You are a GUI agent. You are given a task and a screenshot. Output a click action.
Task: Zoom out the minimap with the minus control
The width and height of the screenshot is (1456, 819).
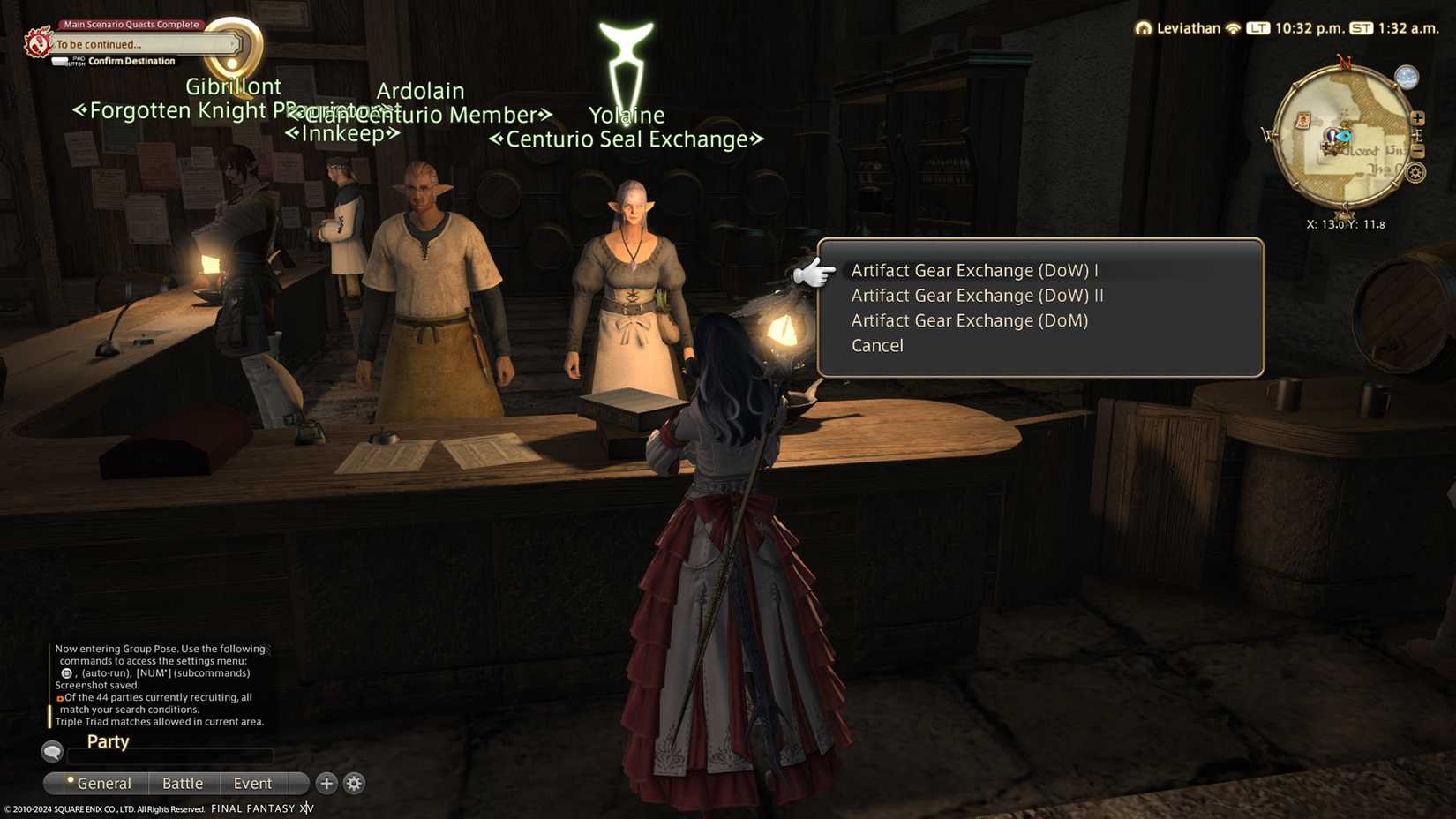coord(1417,152)
